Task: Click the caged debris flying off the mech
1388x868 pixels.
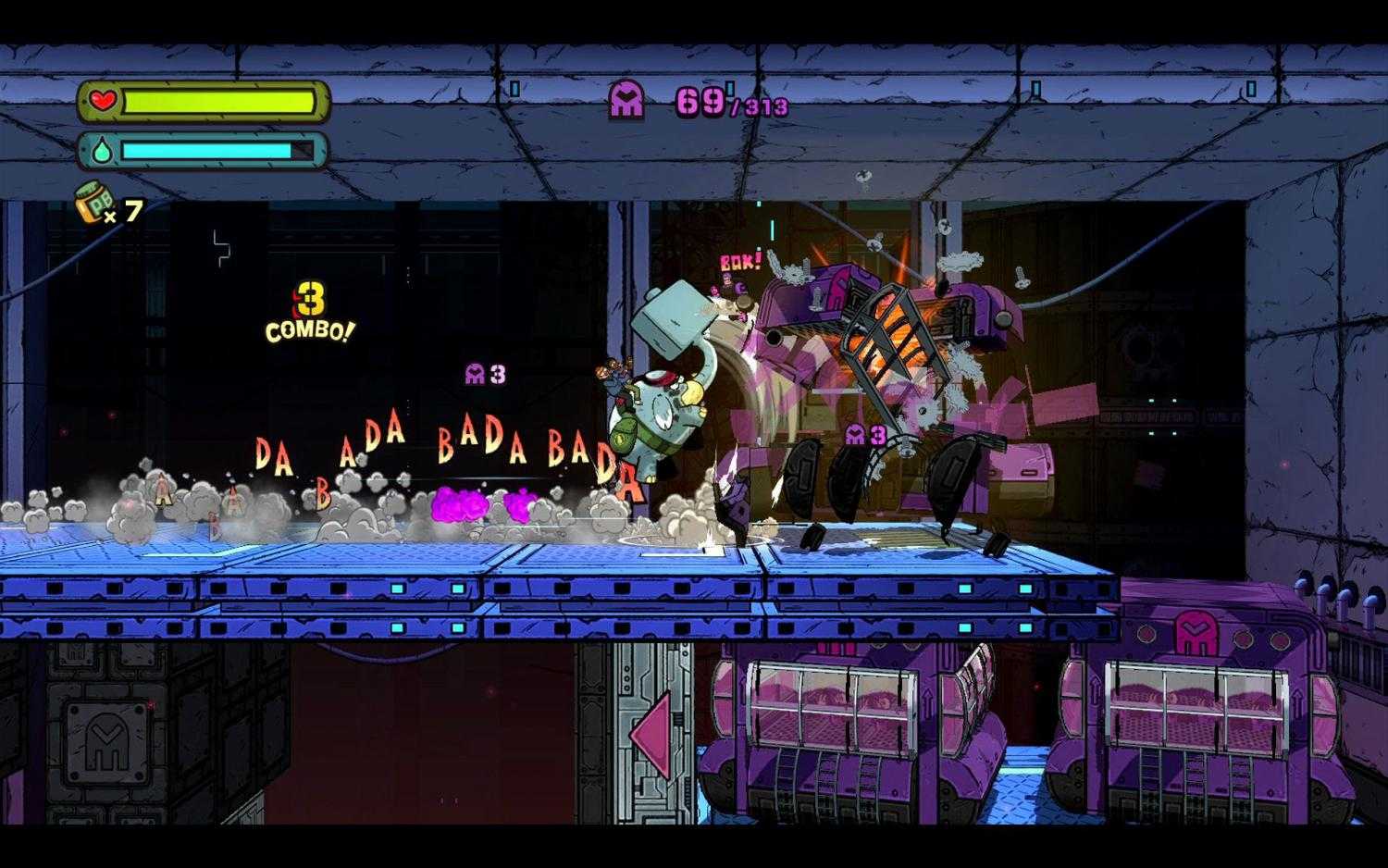Action: tap(888, 333)
